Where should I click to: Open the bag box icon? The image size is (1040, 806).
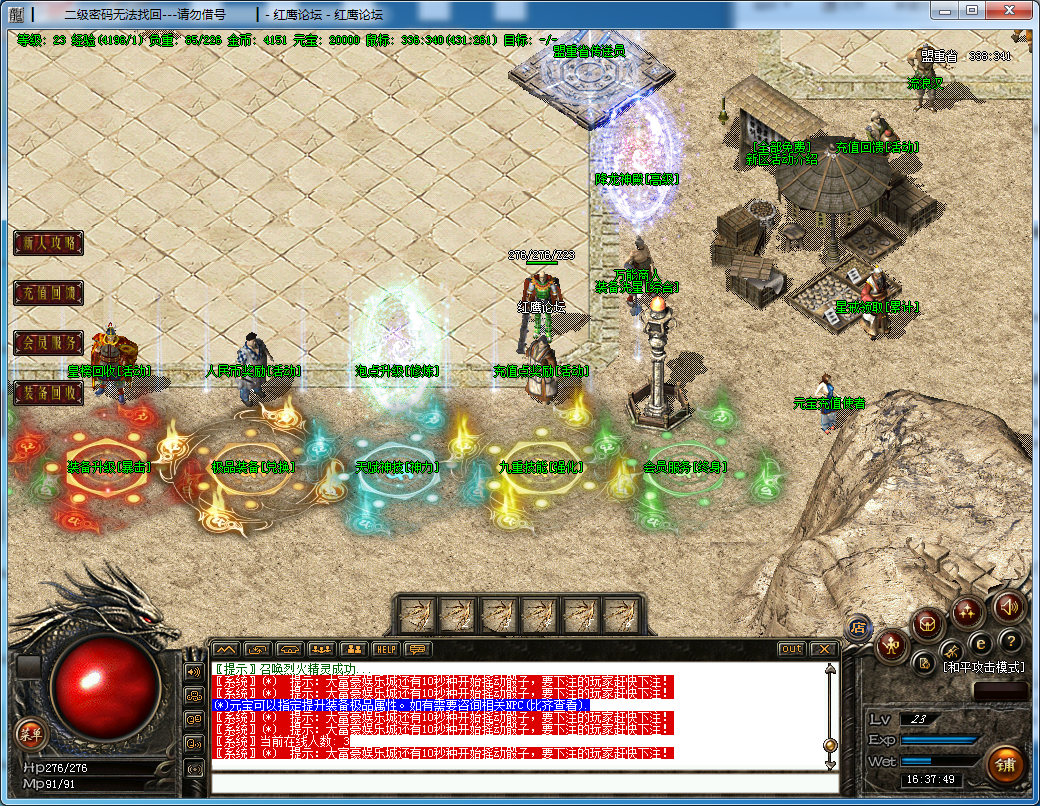click(927, 624)
